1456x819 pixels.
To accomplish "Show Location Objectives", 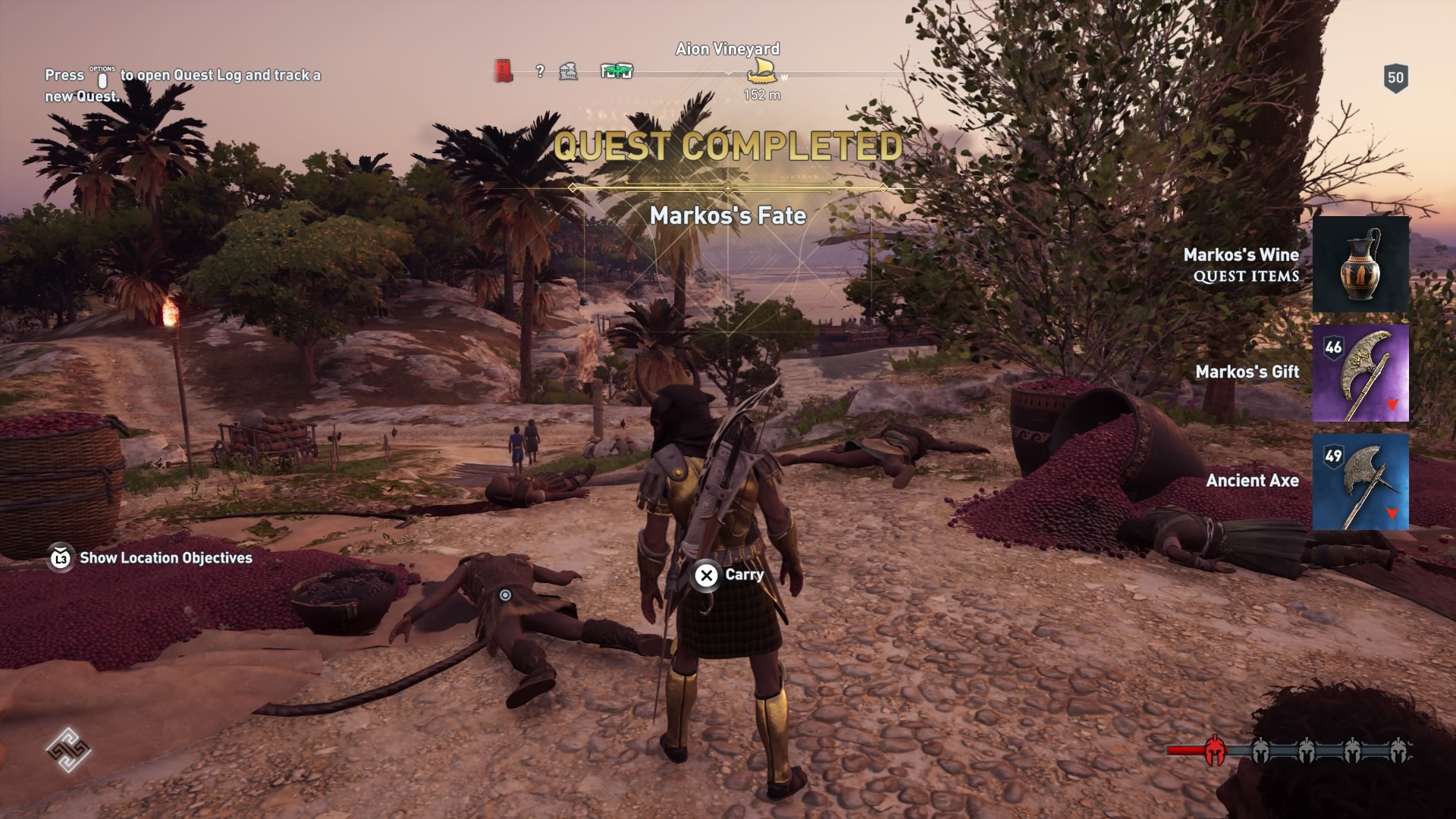I will click(152, 558).
